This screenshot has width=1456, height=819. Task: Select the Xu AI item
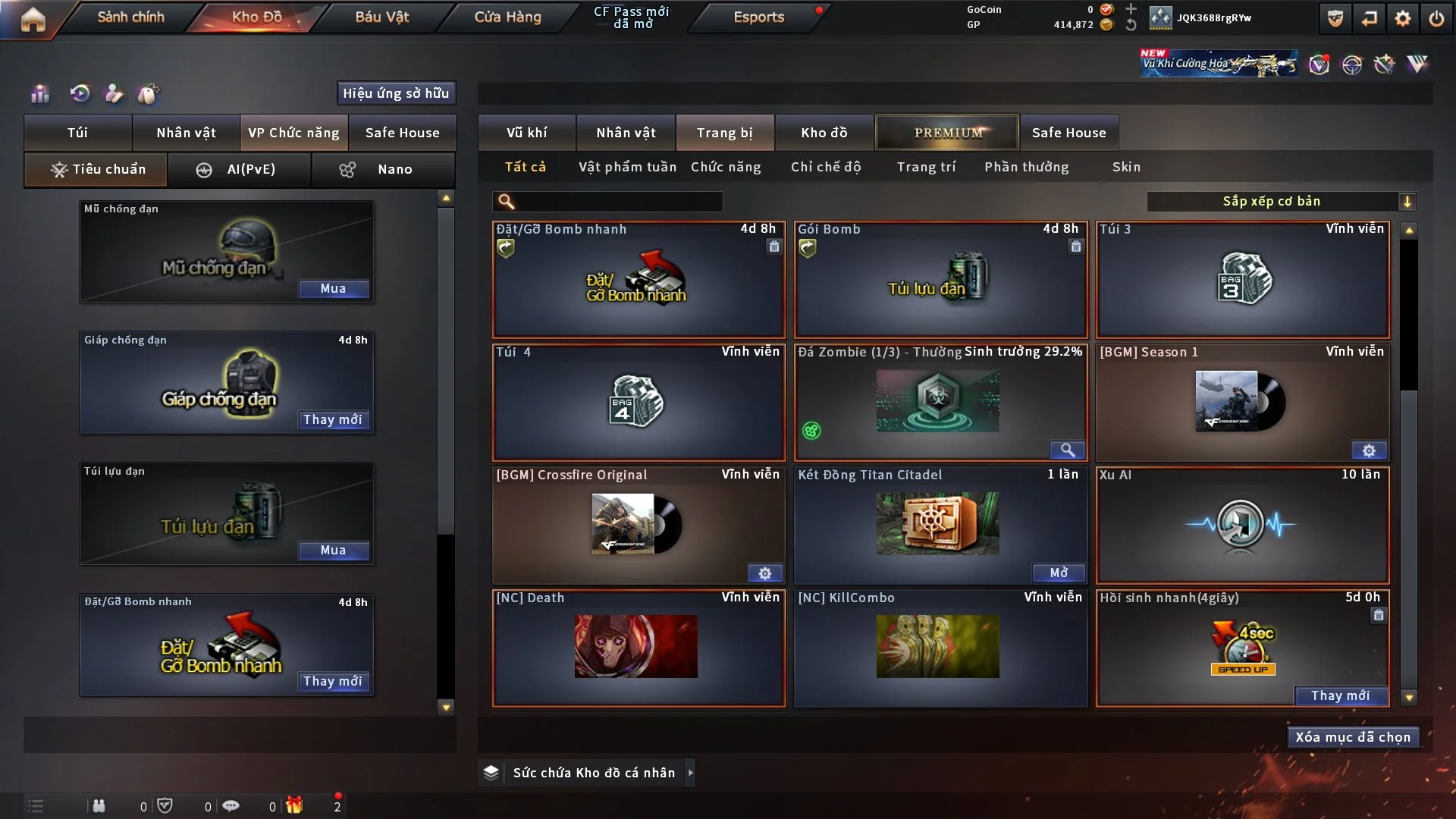1242,526
